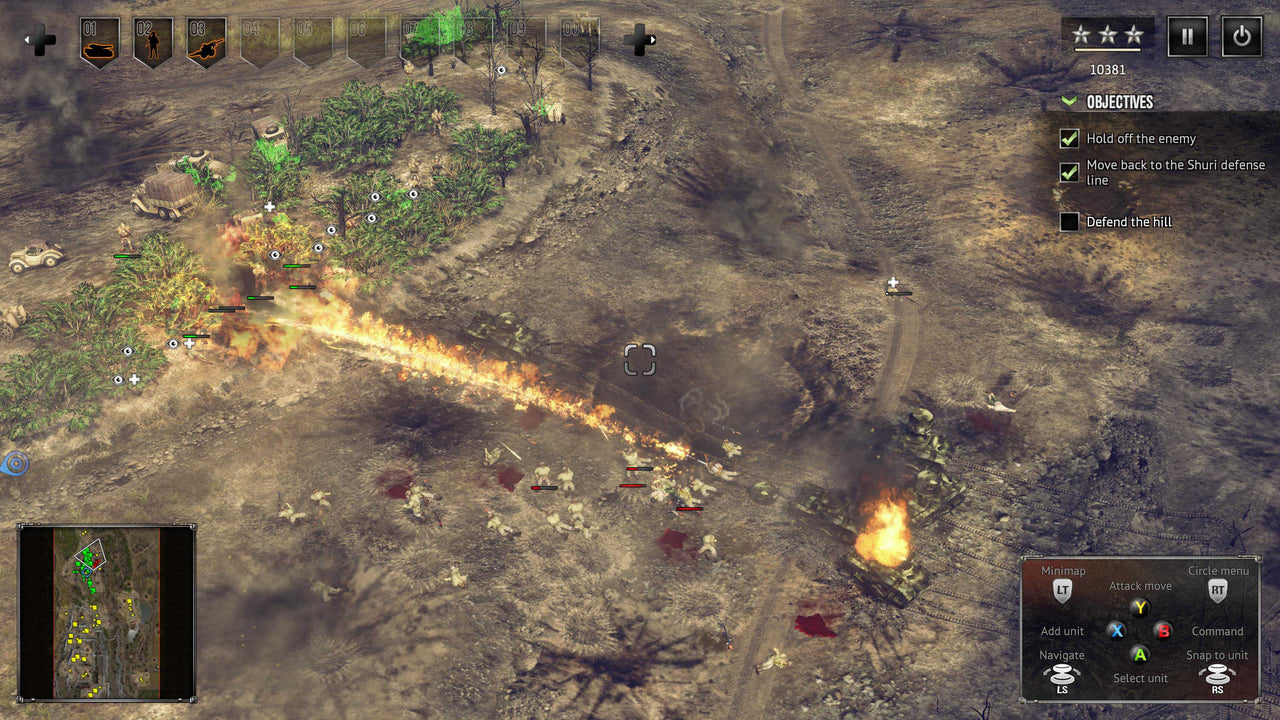Click the three-star score rating display

pyautogui.click(x=1106, y=33)
